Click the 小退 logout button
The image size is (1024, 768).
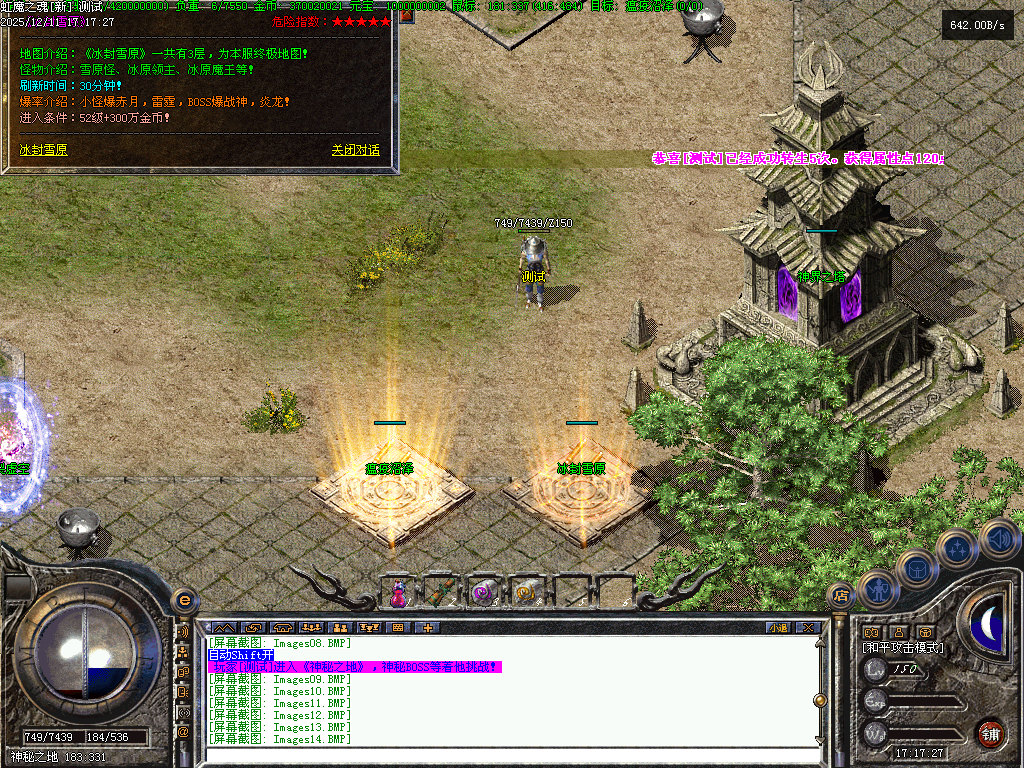pos(777,628)
